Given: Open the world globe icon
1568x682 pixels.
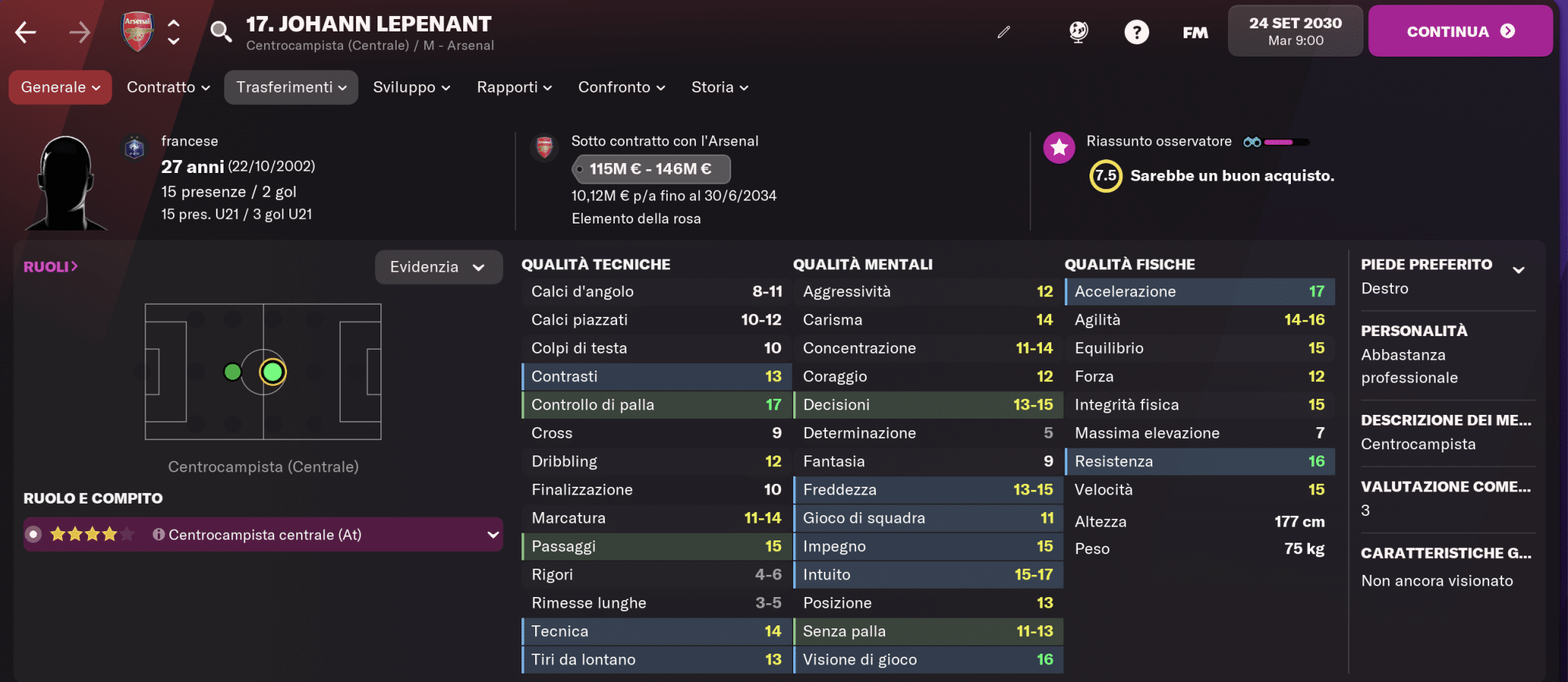Looking at the screenshot, I should pyautogui.click(x=1078, y=32).
